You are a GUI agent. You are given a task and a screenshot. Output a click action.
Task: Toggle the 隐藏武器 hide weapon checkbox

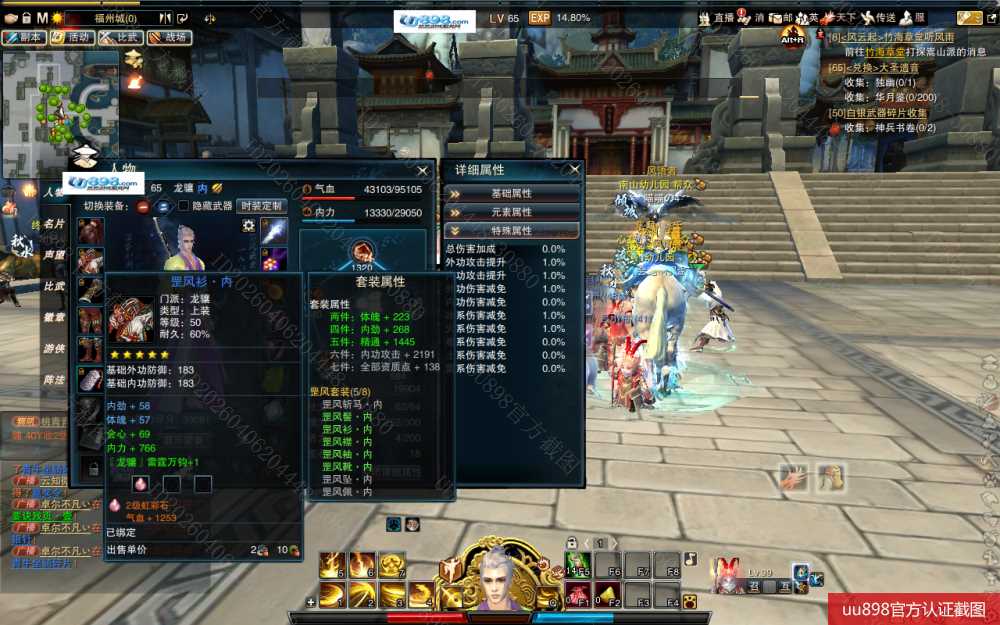click(x=184, y=206)
